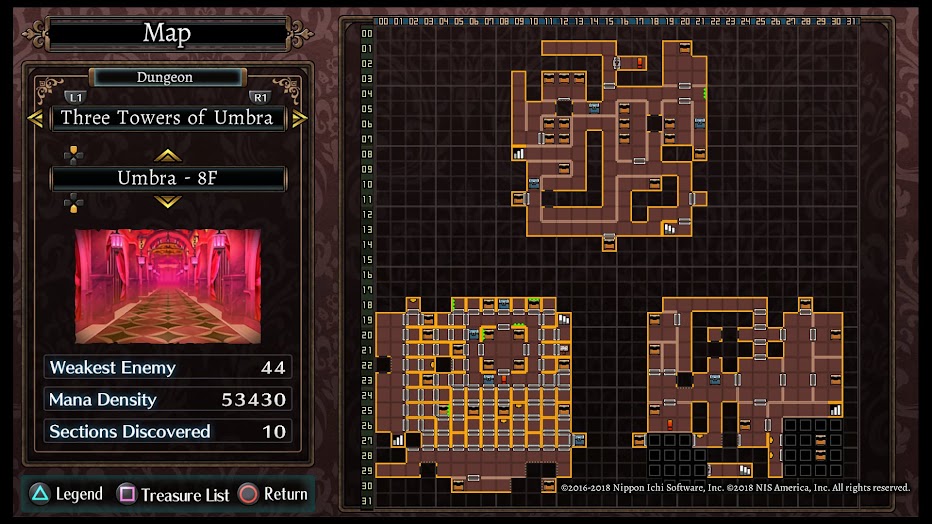This screenshot has width=932, height=524.
Task: Click the Three Towers of Umbra selector
Action: [167, 118]
